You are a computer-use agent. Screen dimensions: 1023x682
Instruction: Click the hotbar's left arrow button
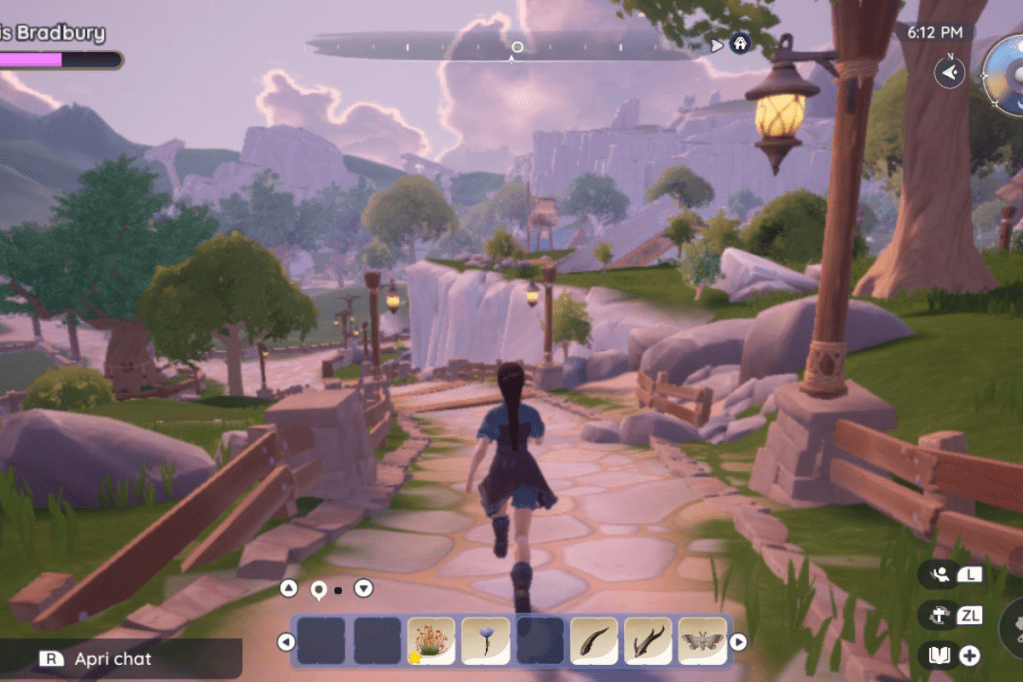pyautogui.click(x=286, y=642)
